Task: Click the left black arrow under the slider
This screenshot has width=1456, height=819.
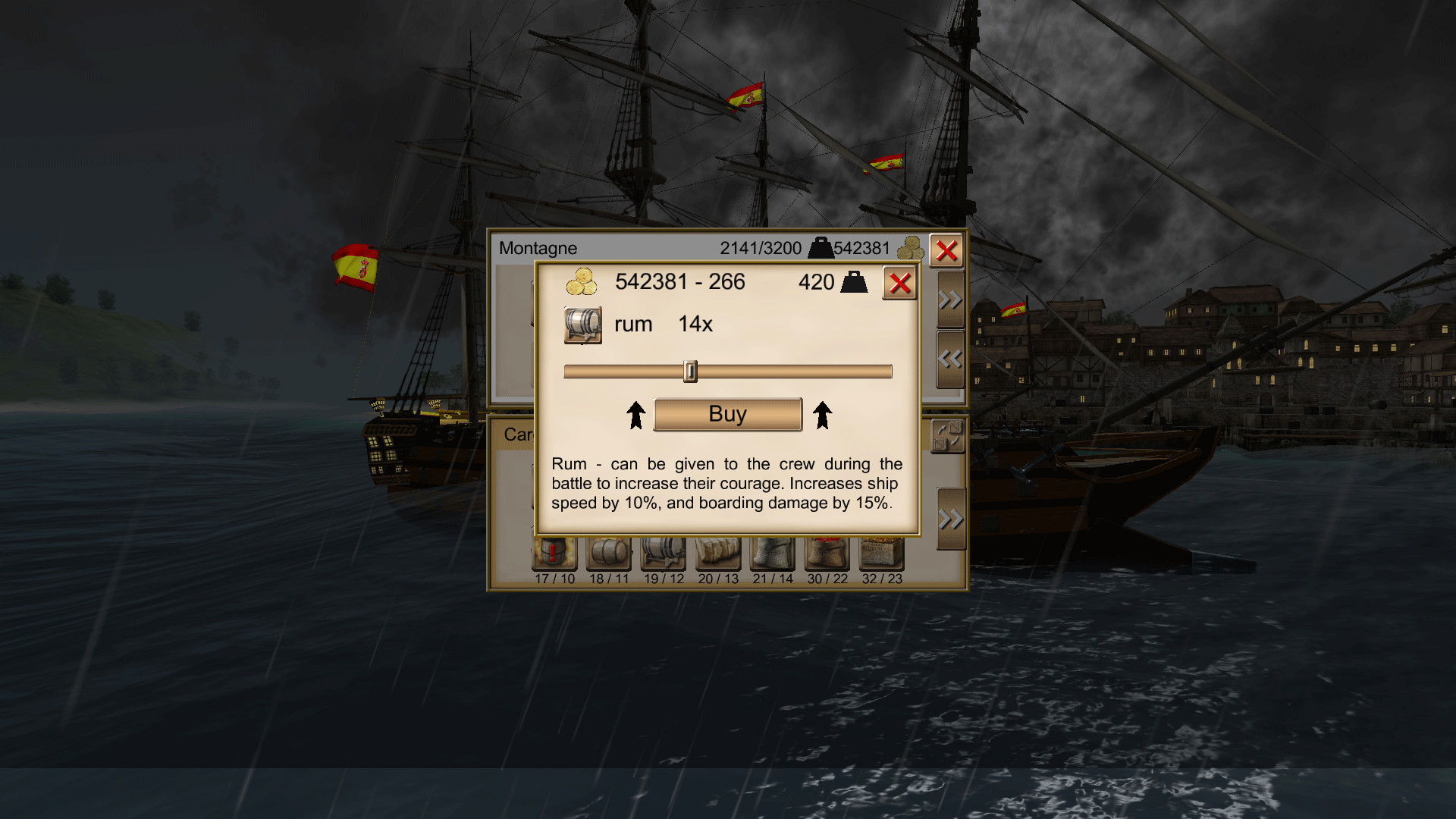Action: pos(635,414)
